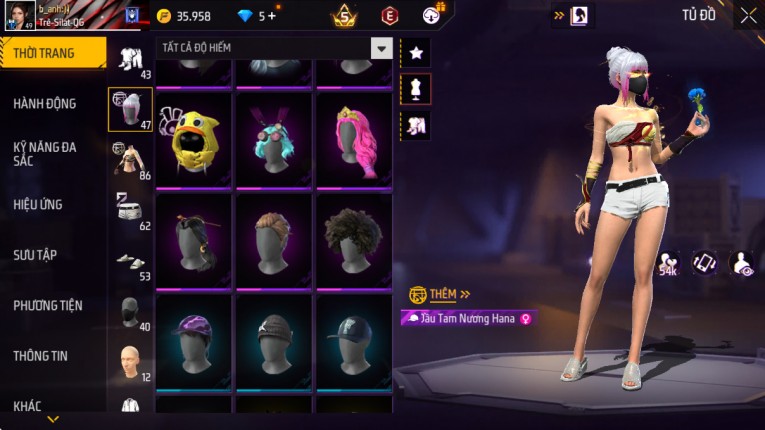Show the Thông Tin tab
765x430 pixels.
point(40,355)
